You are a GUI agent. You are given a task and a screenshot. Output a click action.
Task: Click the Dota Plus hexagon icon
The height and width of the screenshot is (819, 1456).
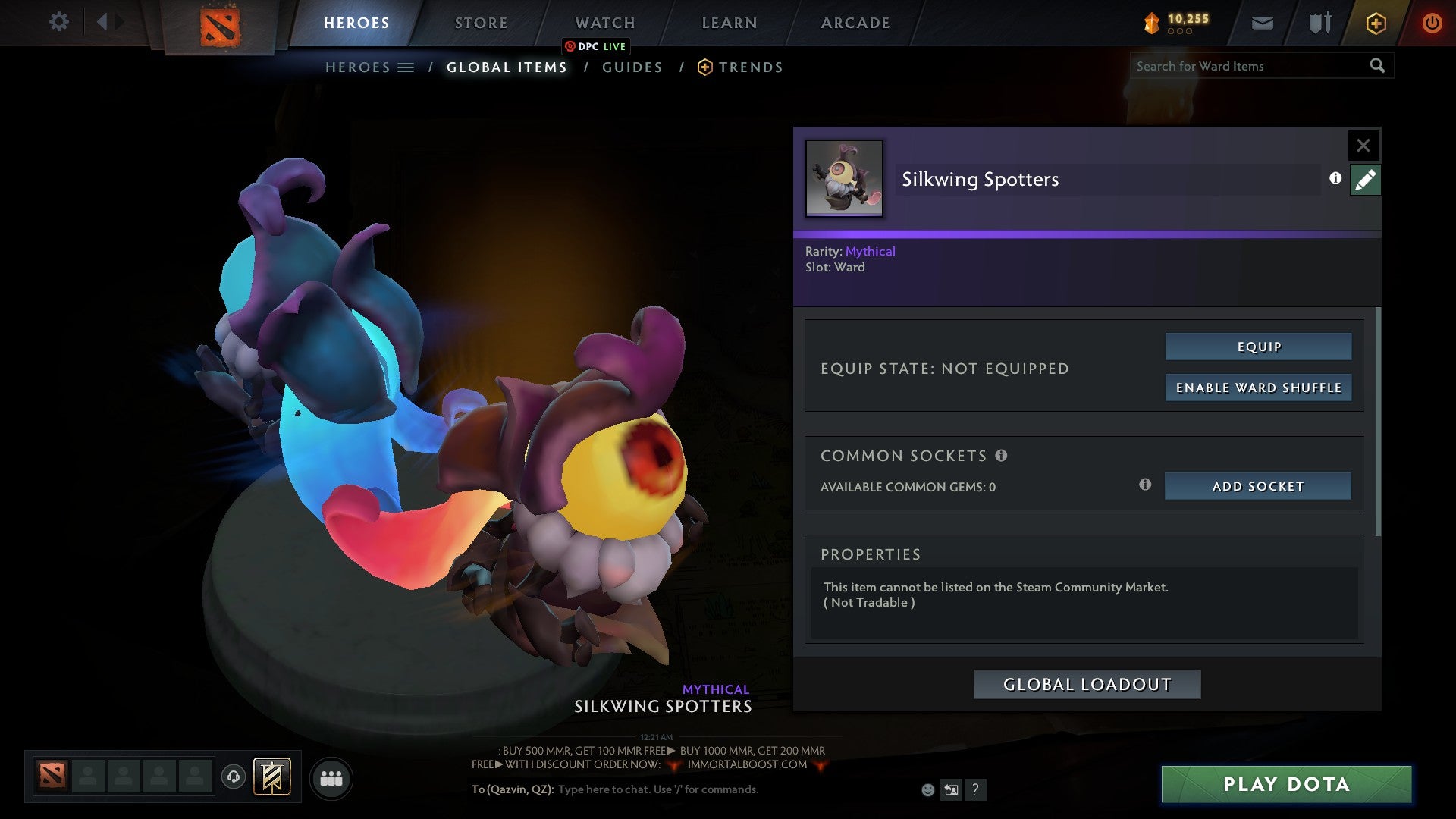[1375, 23]
